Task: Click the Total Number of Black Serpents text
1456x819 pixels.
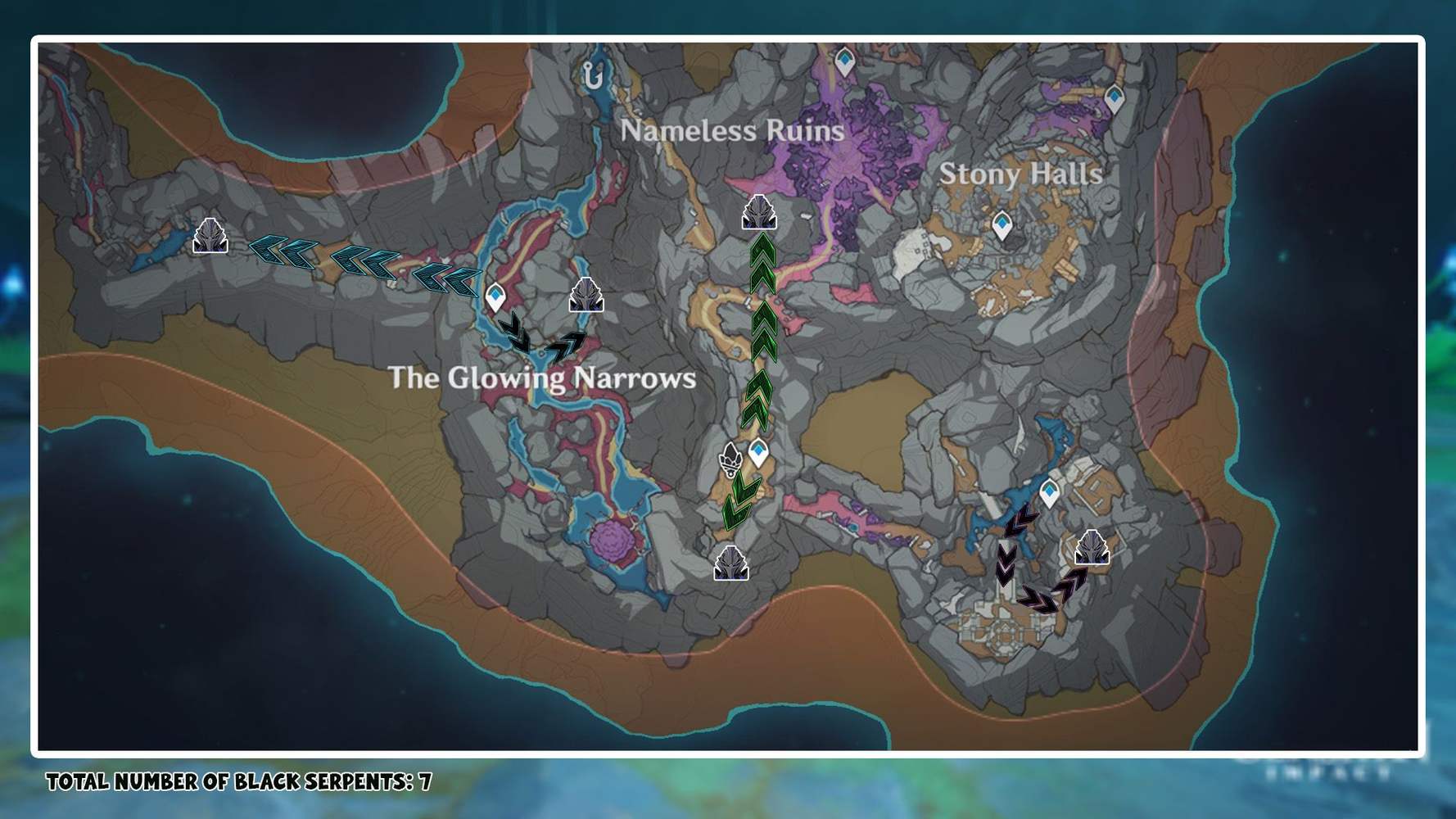Action: (237, 781)
